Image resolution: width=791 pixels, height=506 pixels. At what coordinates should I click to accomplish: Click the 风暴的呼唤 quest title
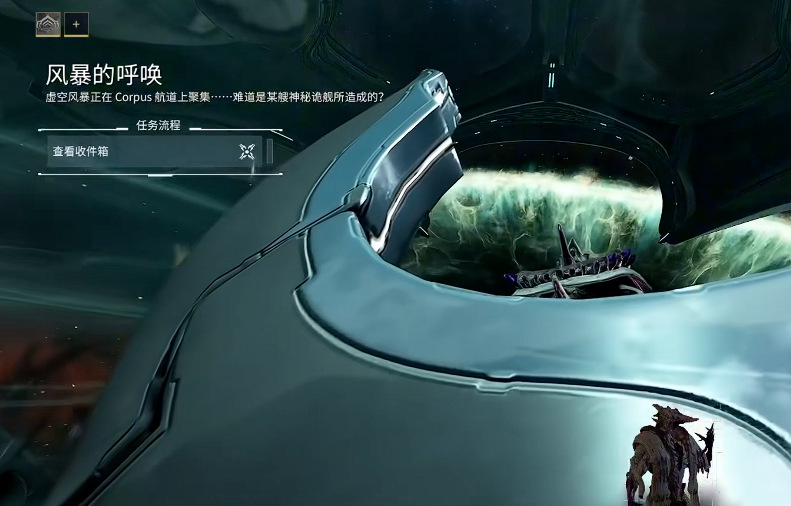[104, 74]
